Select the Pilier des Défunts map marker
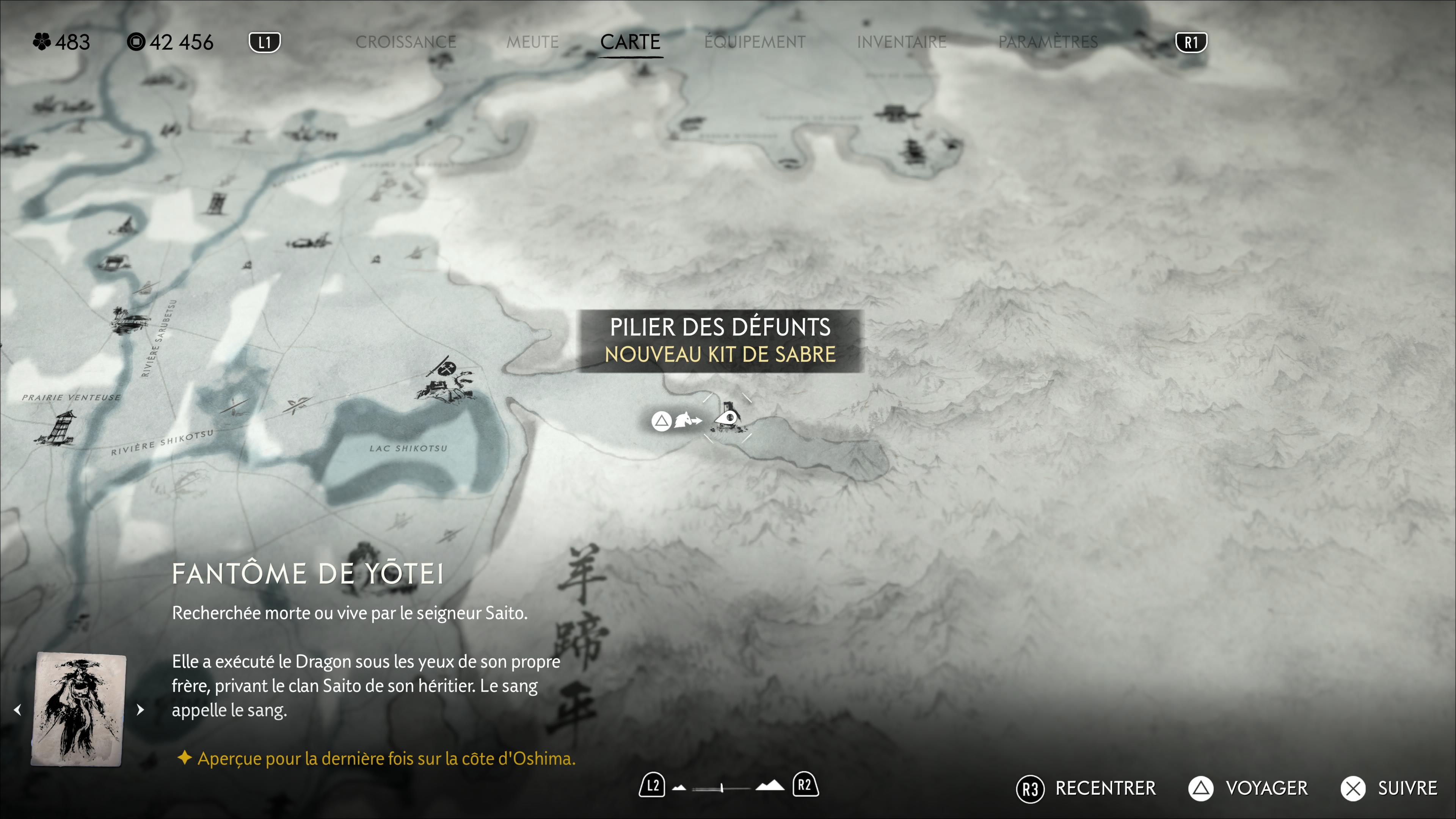 point(728,418)
